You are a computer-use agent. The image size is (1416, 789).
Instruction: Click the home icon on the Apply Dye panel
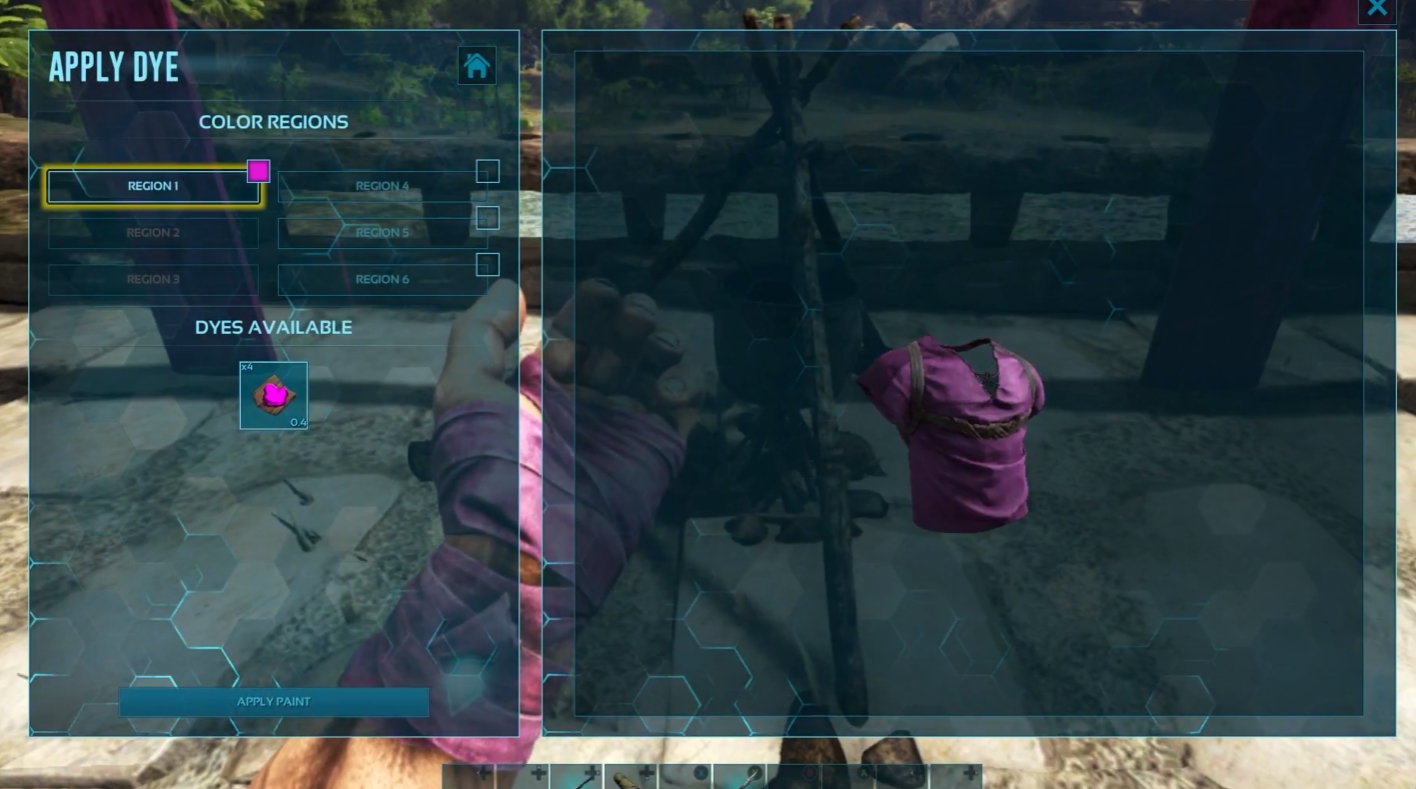476,65
